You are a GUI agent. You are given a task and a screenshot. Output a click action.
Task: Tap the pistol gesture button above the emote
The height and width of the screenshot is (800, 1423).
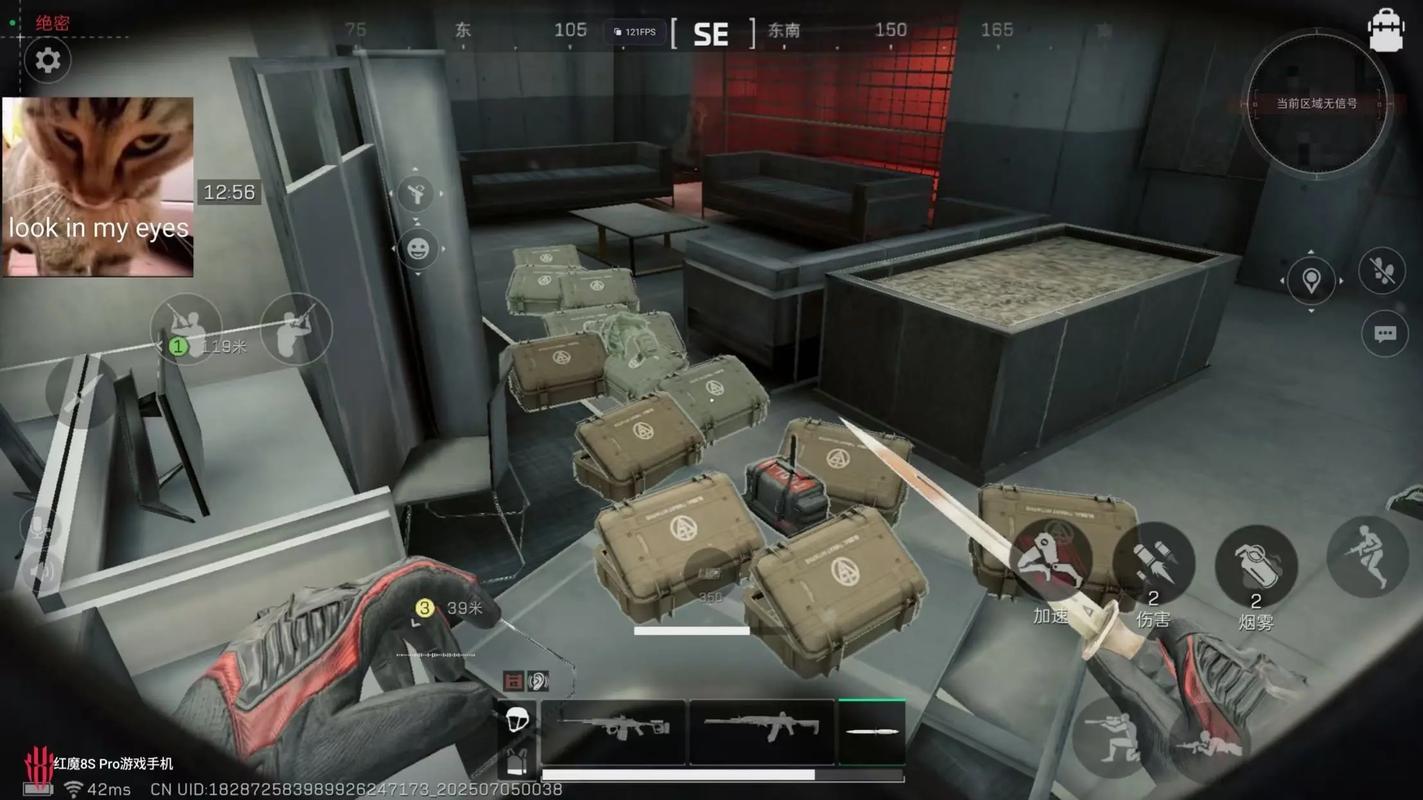415,194
